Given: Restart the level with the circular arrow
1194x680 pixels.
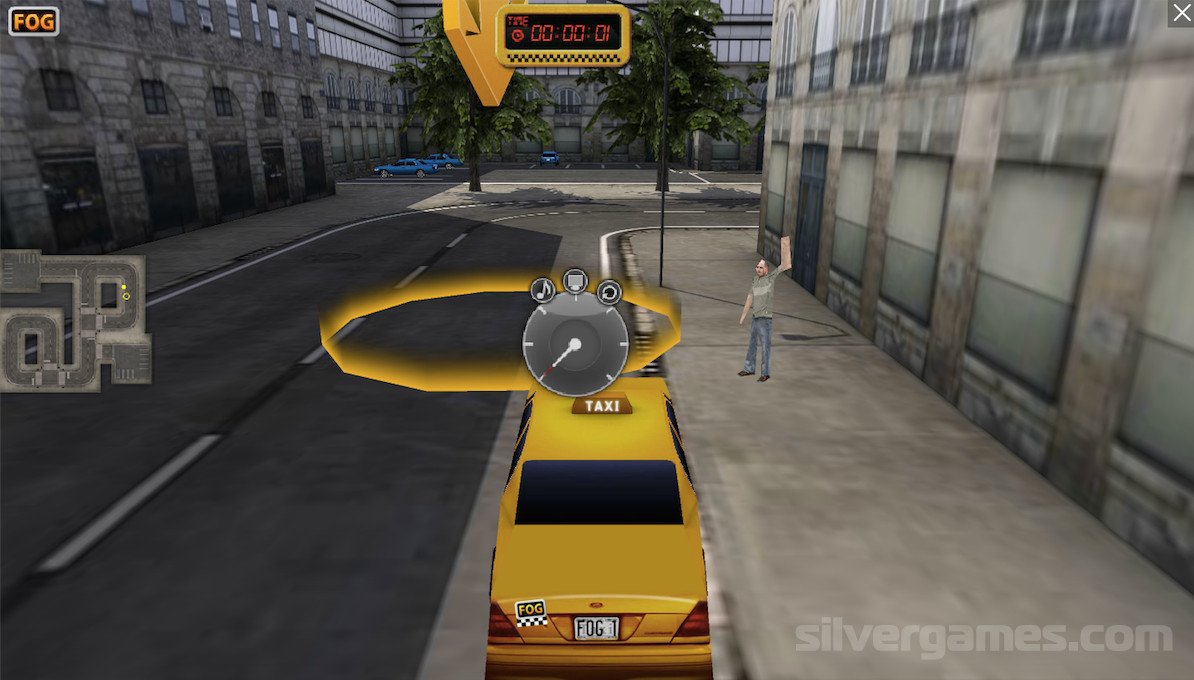Looking at the screenshot, I should point(609,292).
